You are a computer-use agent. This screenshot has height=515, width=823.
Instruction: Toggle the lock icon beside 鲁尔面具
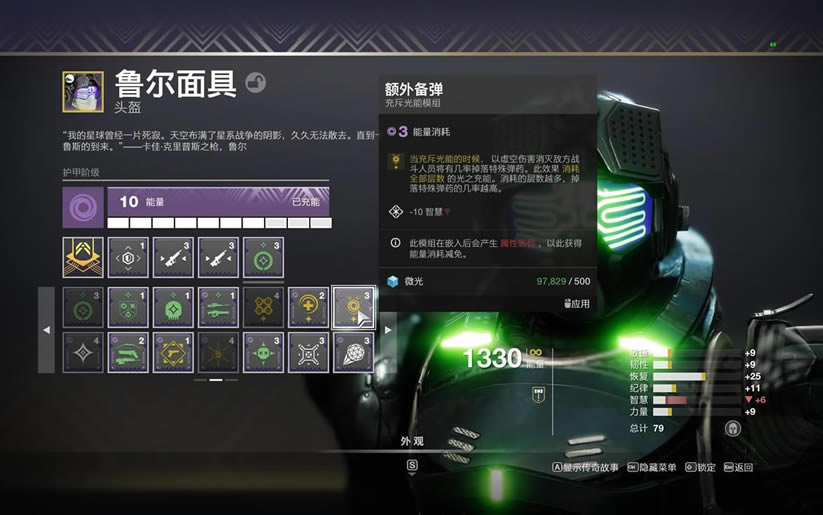[x=256, y=83]
